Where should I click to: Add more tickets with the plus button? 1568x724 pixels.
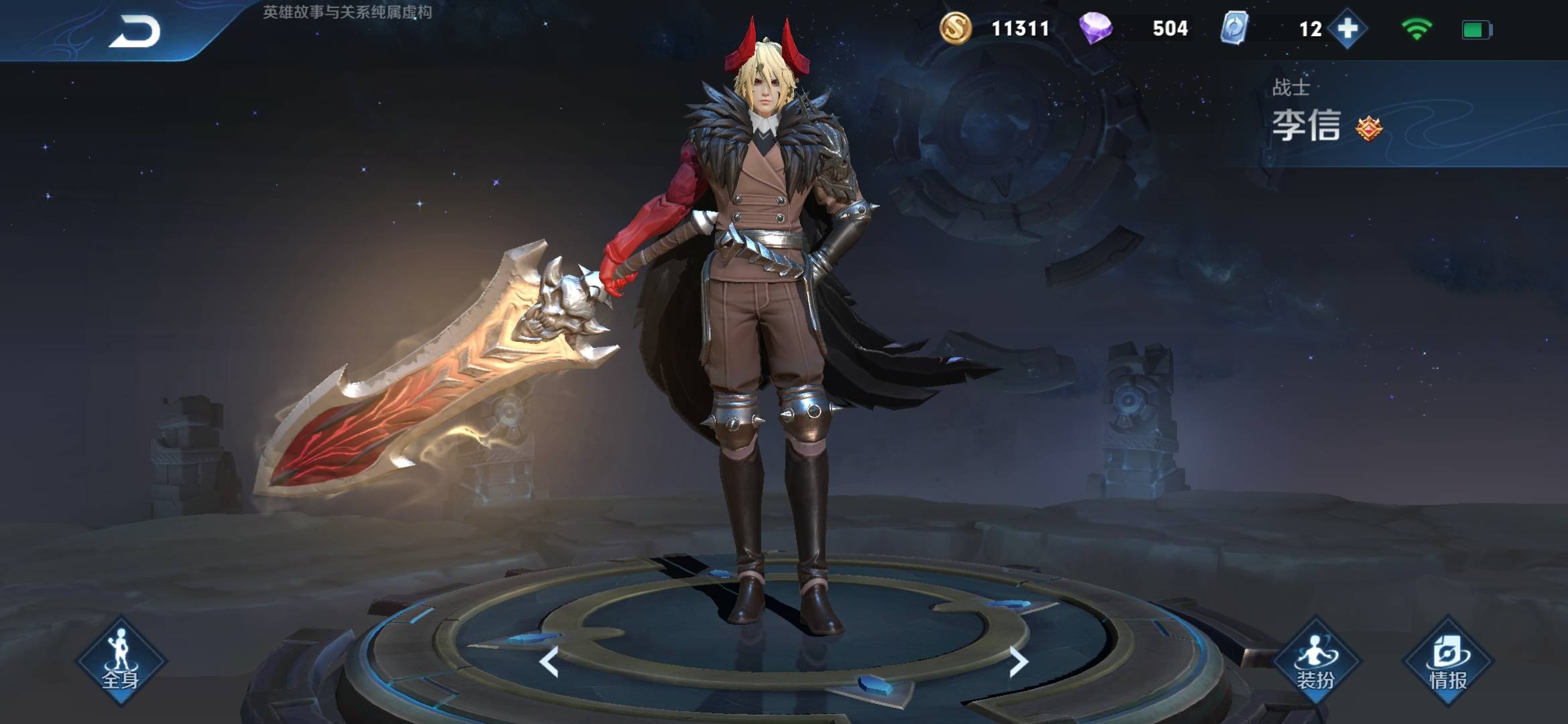[1348, 29]
